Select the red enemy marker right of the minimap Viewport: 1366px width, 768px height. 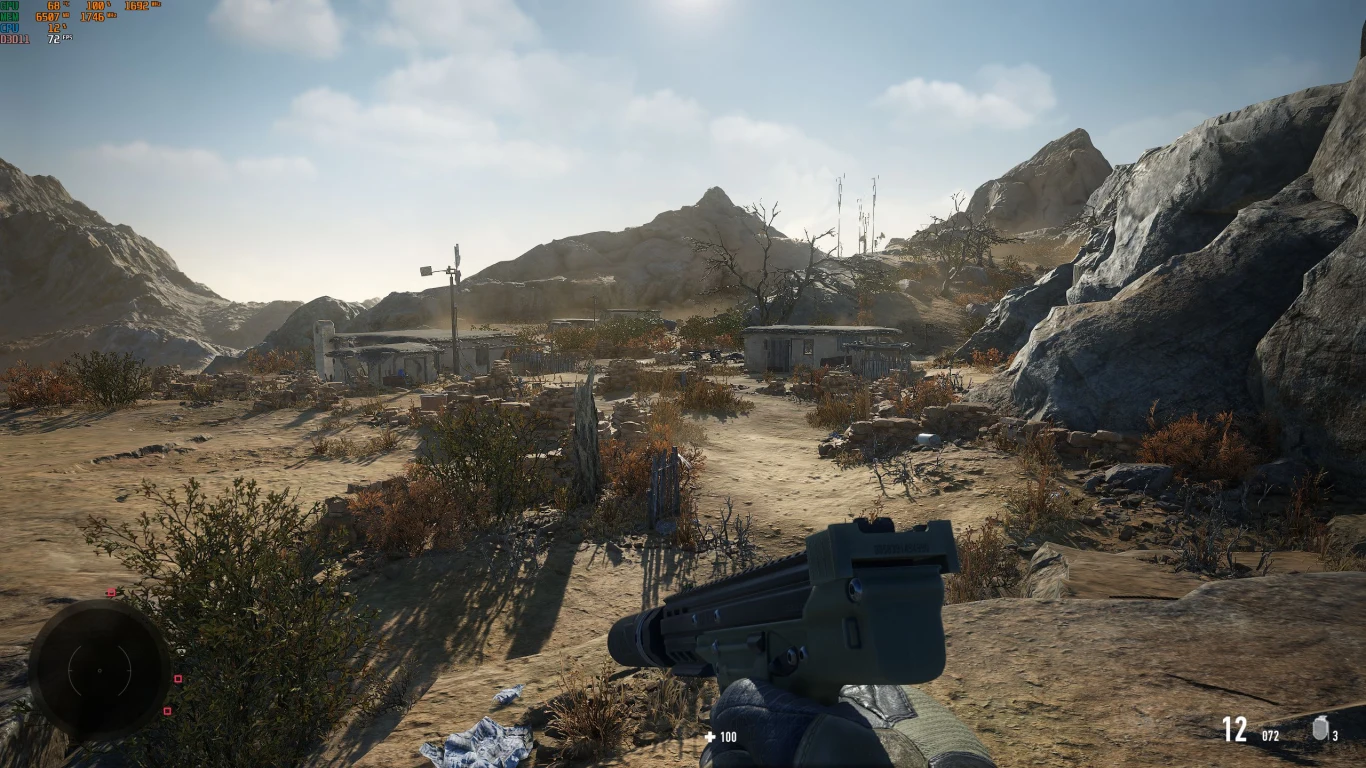pos(178,679)
